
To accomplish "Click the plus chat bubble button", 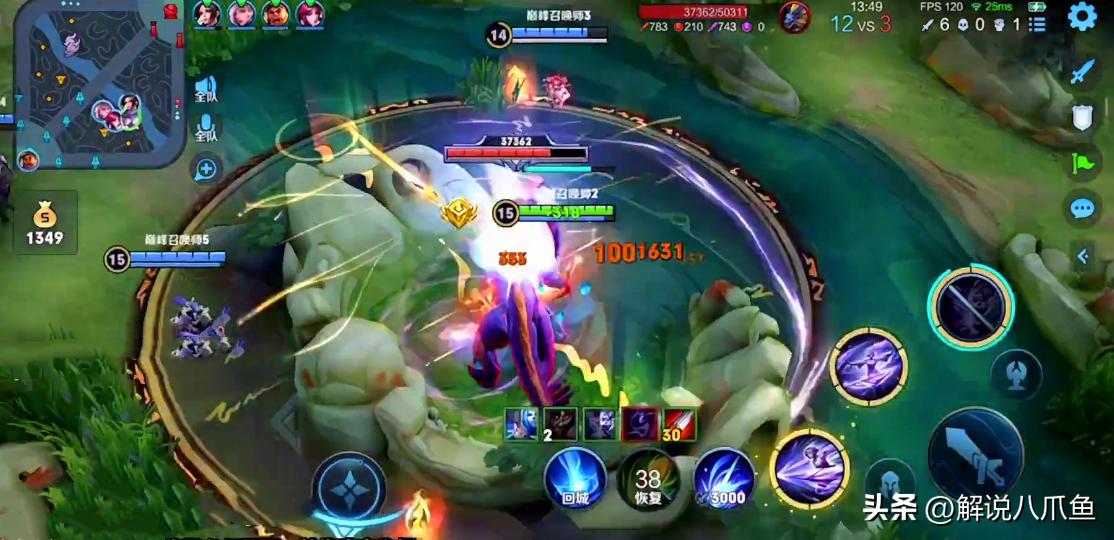I will pyautogui.click(x=206, y=169).
